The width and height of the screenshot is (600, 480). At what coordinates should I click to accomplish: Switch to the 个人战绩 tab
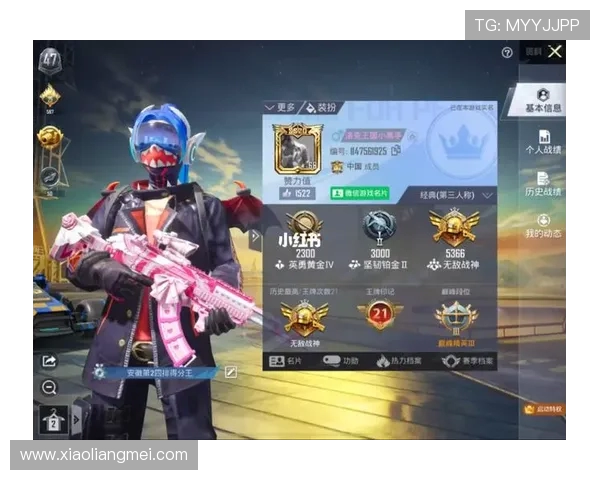[x=543, y=143]
